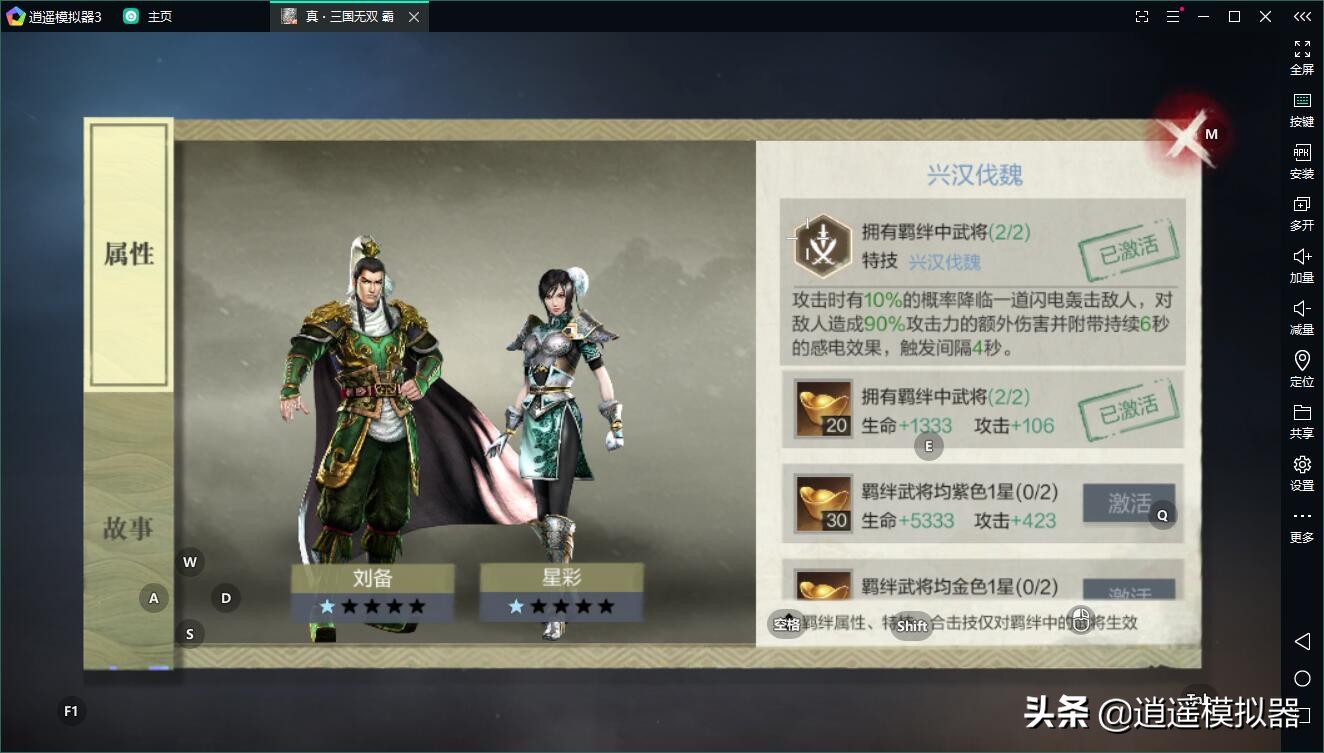This screenshot has width=1324, height=753.
Task: Click 星彩's blue first star rating
Action: coord(514,605)
